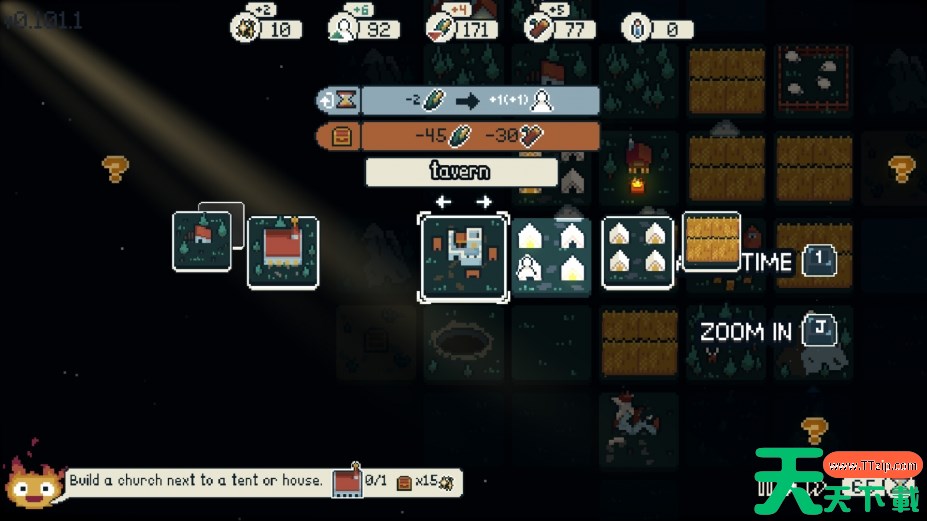Screen dimensions: 927x521
Task: Pick the stacked house card in the deck
Action: [x=202, y=240]
